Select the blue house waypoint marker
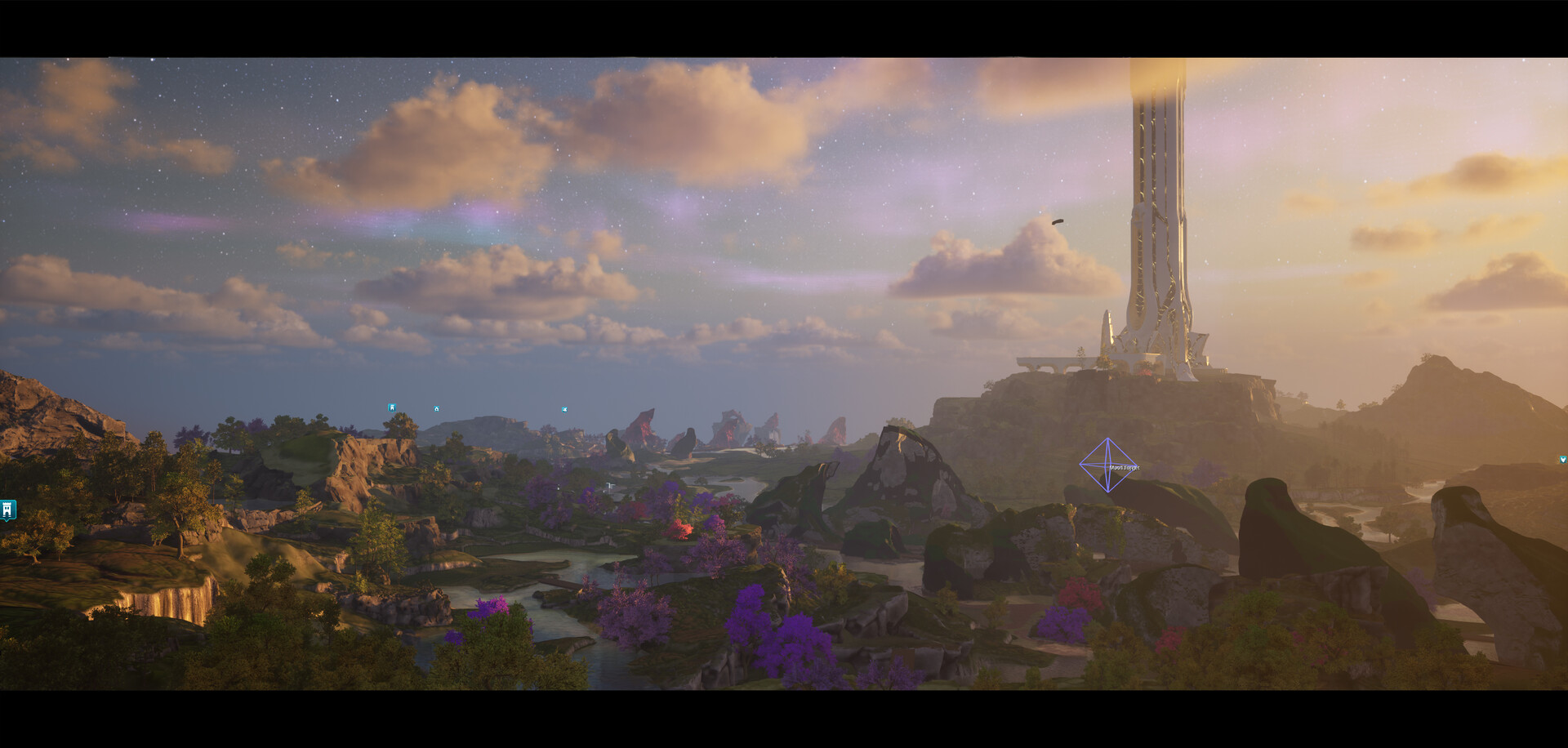The height and width of the screenshot is (748, 1568). pyautogui.click(x=437, y=408)
